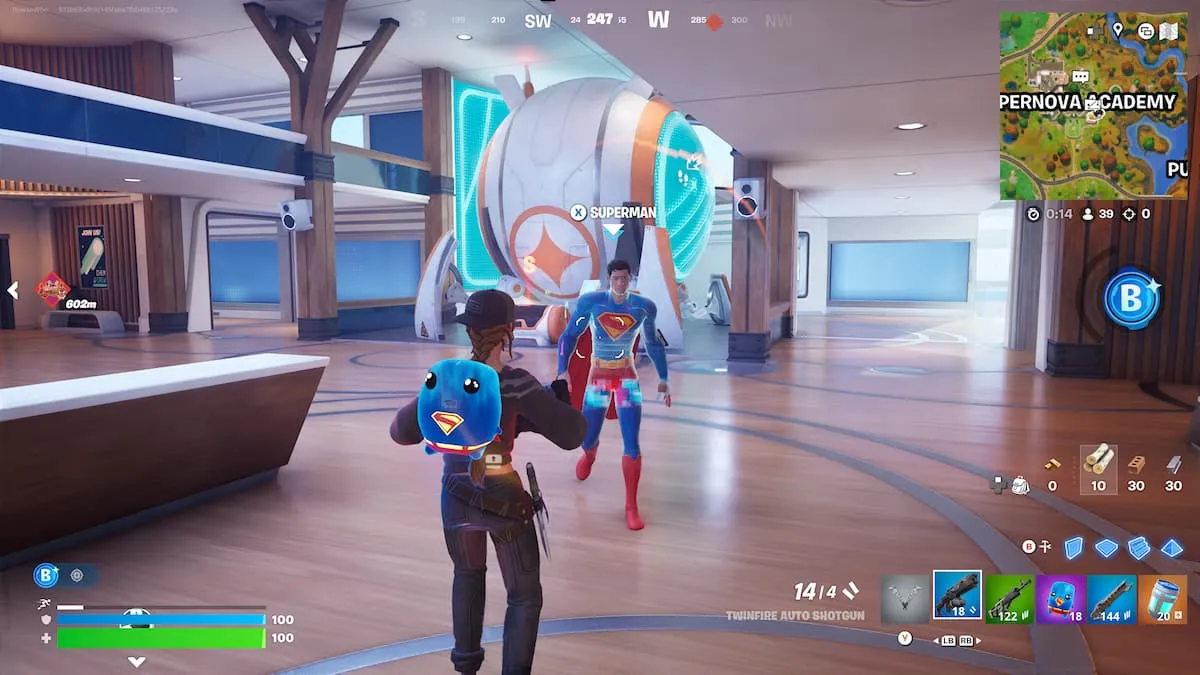1200x675 pixels.
Task: Choose the blue rifle with 144 ammo
Action: [x=1111, y=599]
